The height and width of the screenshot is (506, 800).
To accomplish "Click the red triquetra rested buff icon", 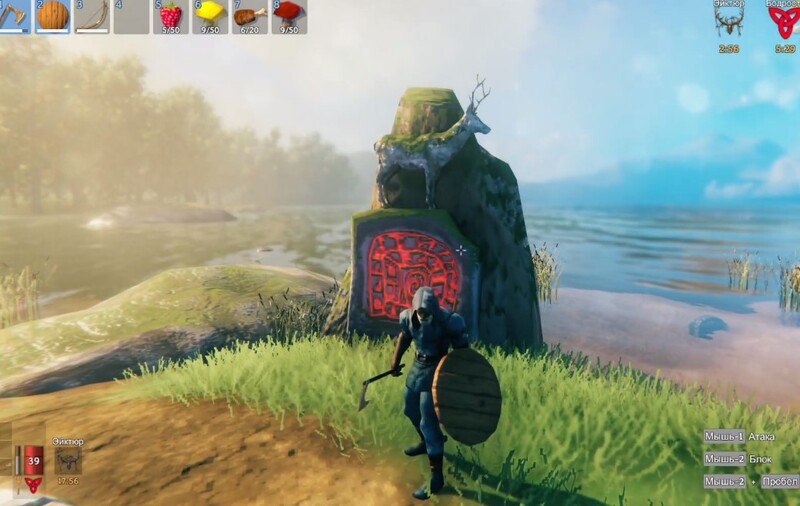I will point(783,24).
